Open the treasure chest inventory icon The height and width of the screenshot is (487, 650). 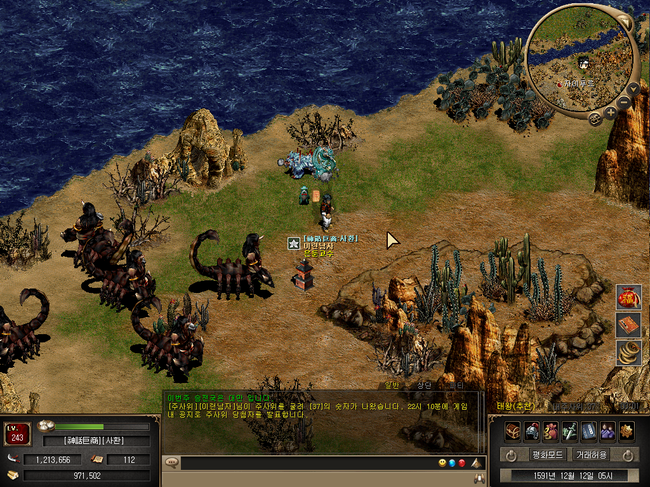tap(512, 430)
